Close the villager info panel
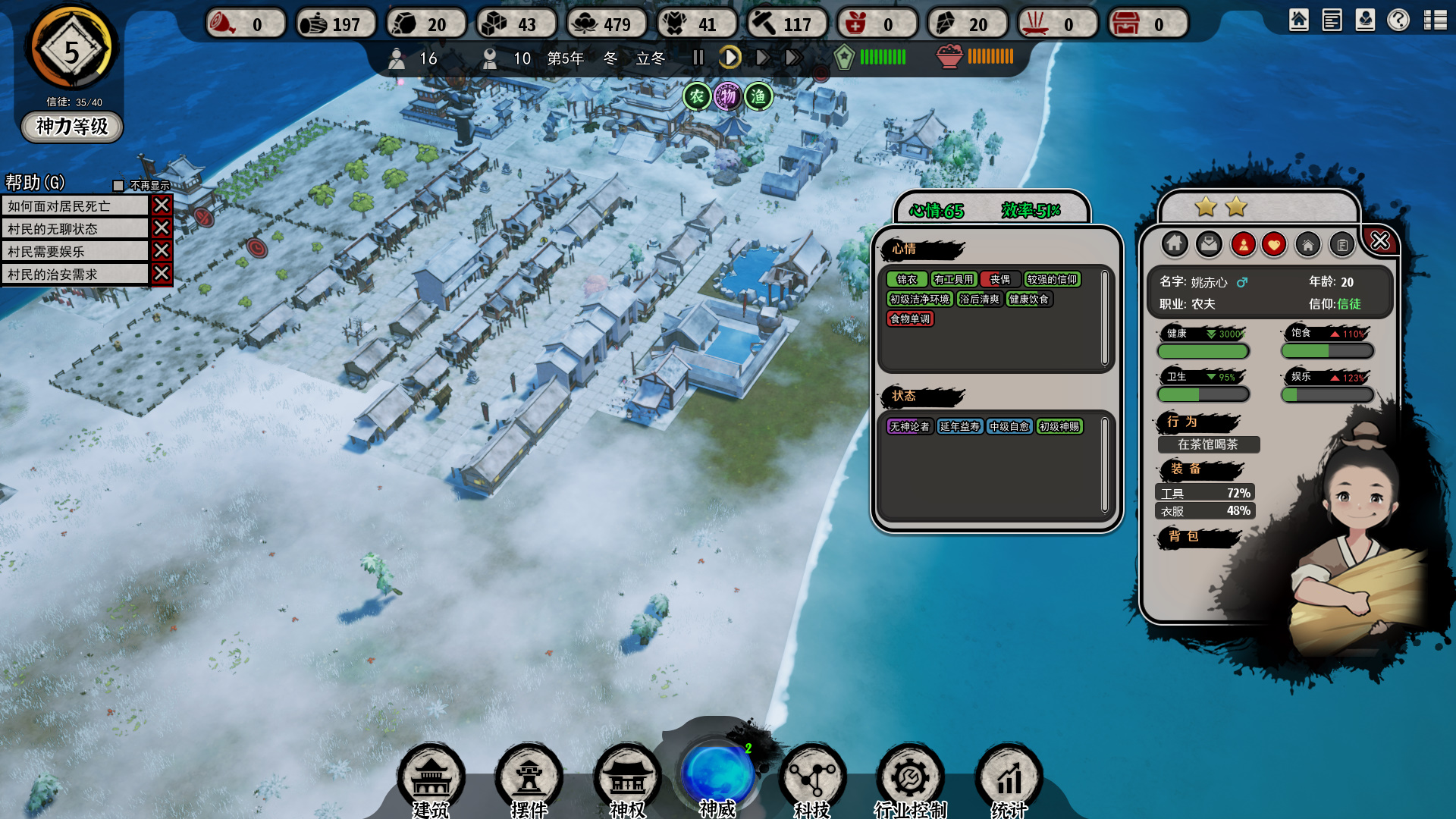Screen dimensions: 1456x819 point(1380,241)
